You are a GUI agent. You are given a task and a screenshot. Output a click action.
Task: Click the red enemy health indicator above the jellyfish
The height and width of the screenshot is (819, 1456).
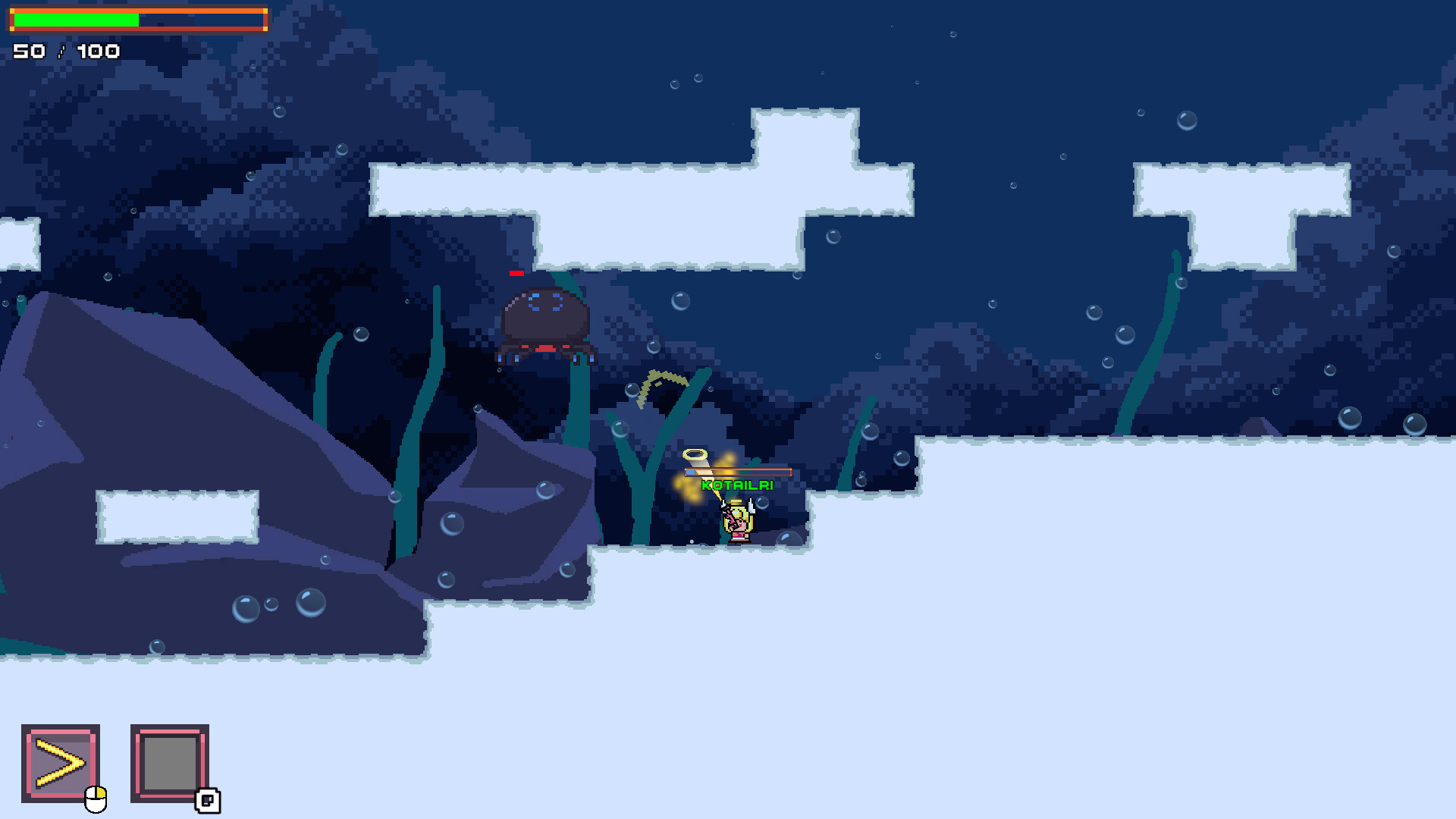click(517, 274)
